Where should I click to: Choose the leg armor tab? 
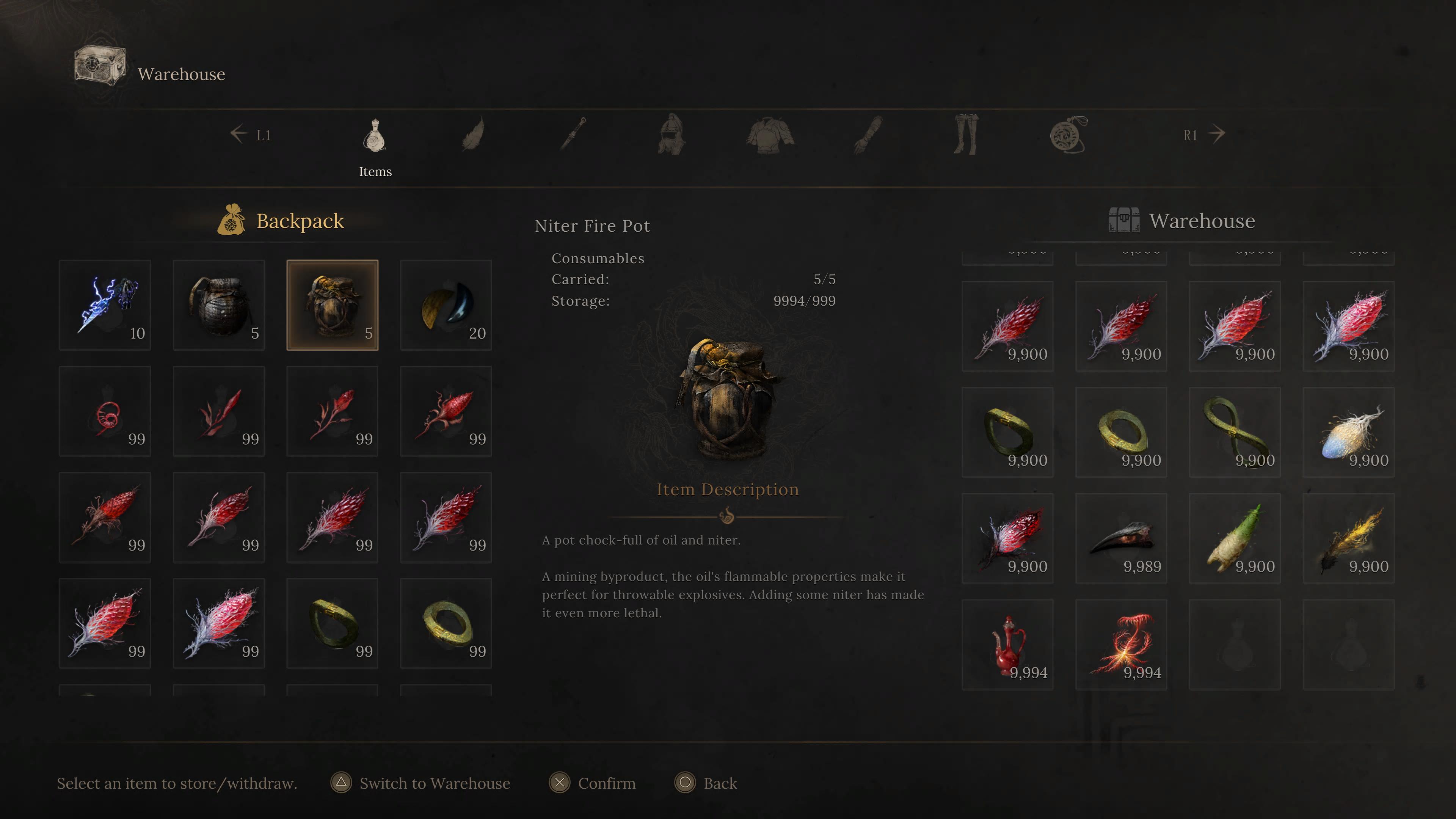coord(966,135)
